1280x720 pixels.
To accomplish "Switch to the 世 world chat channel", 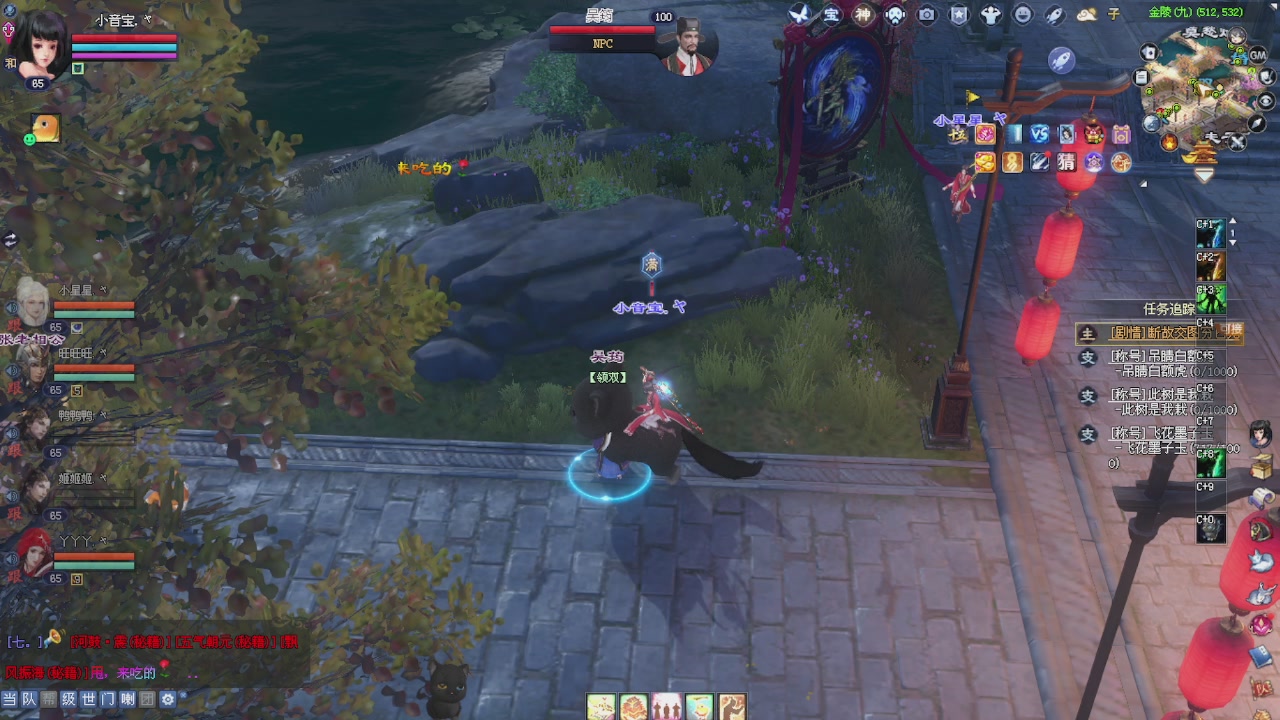I will (x=88, y=700).
